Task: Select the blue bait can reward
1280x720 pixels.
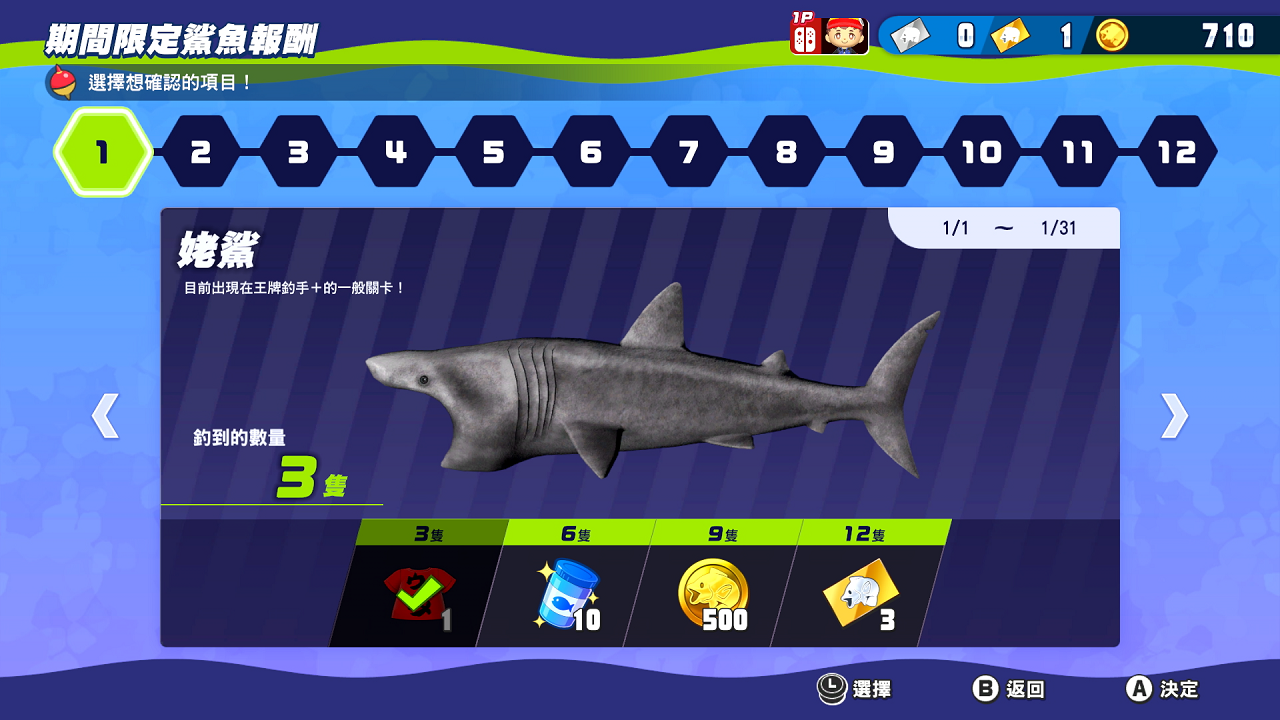Action: pyautogui.click(x=566, y=597)
